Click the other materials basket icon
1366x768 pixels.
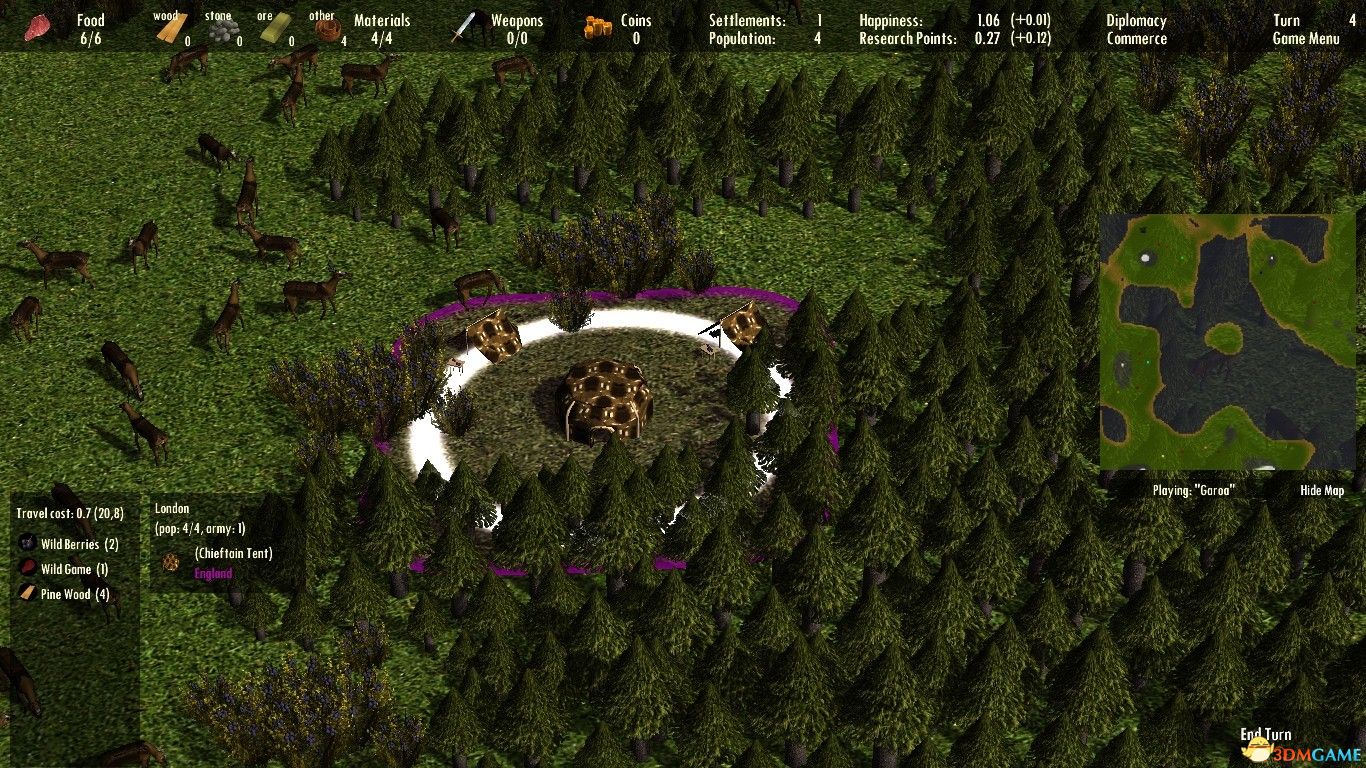[325, 31]
